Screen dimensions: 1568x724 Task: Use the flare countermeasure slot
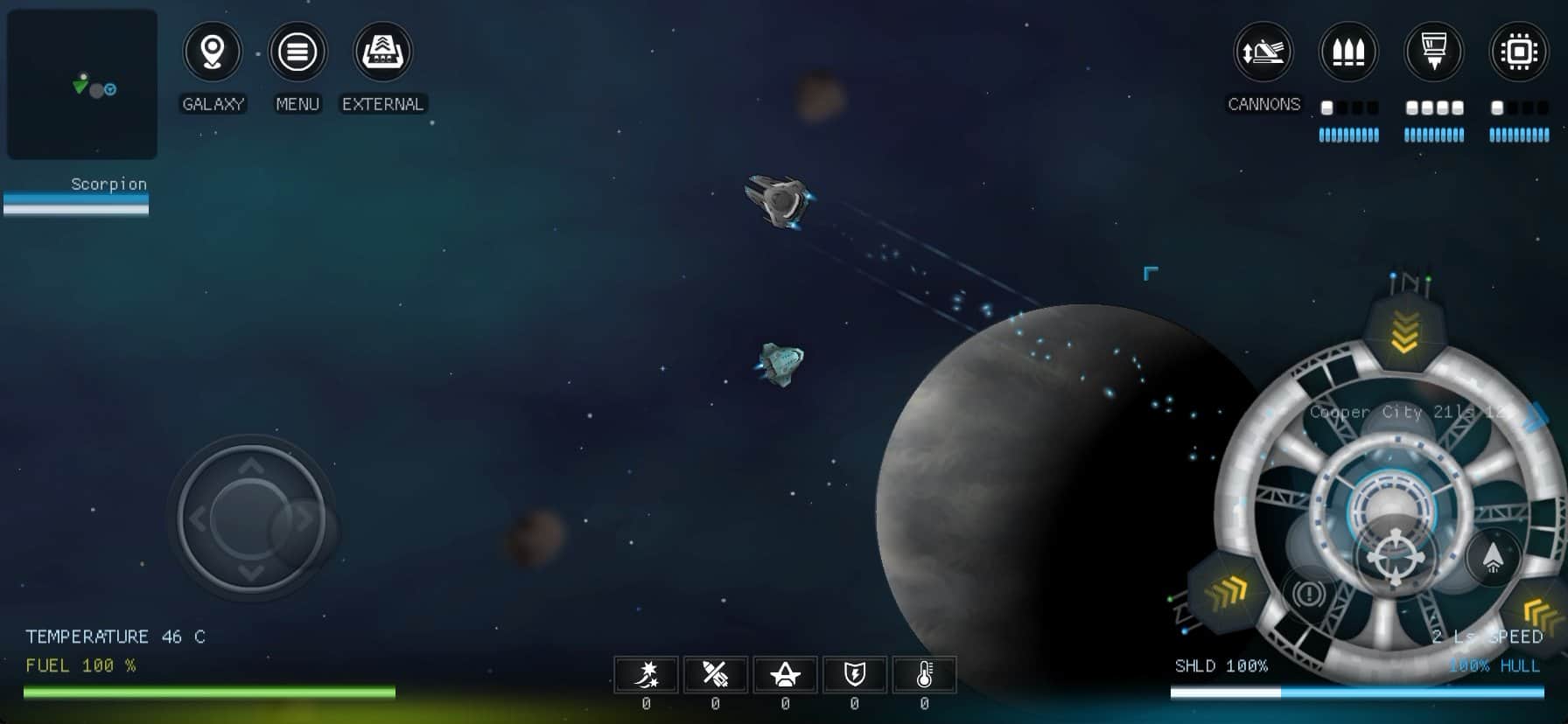point(646,675)
